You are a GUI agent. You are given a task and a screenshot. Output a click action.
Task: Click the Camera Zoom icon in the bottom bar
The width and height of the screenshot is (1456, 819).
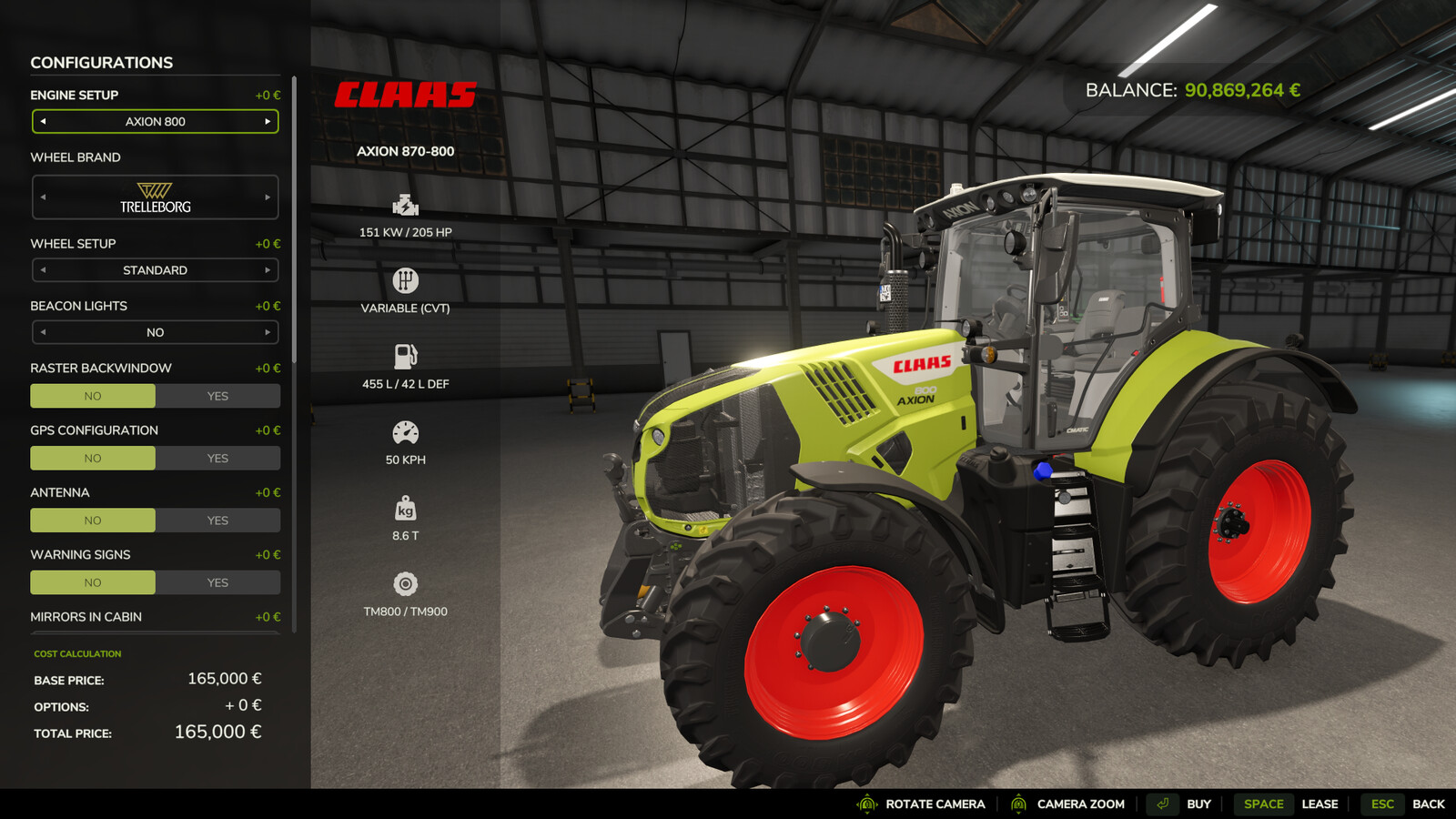(1016, 804)
